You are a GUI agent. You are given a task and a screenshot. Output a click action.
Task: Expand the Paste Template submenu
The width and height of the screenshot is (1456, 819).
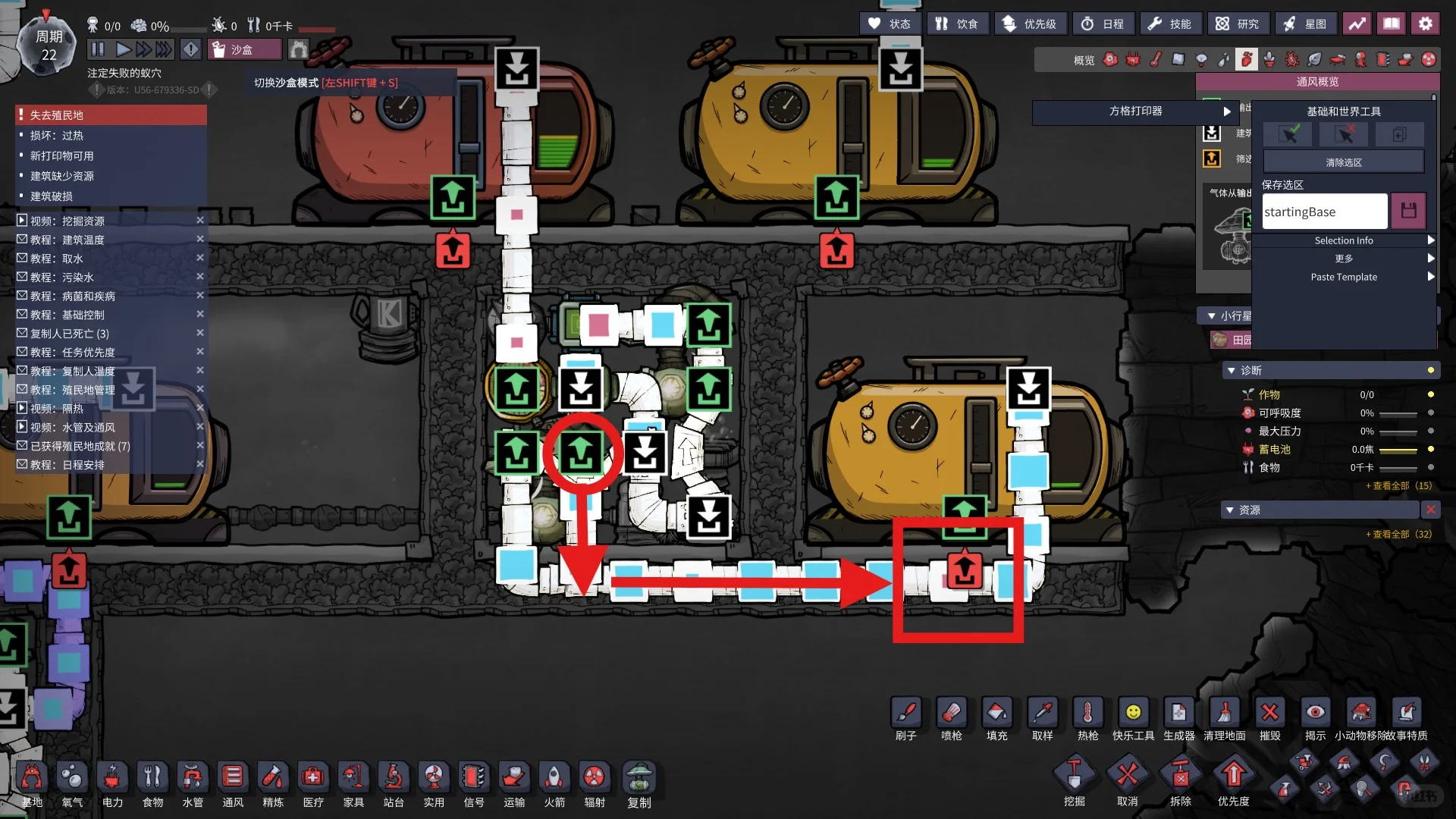tap(1344, 277)
